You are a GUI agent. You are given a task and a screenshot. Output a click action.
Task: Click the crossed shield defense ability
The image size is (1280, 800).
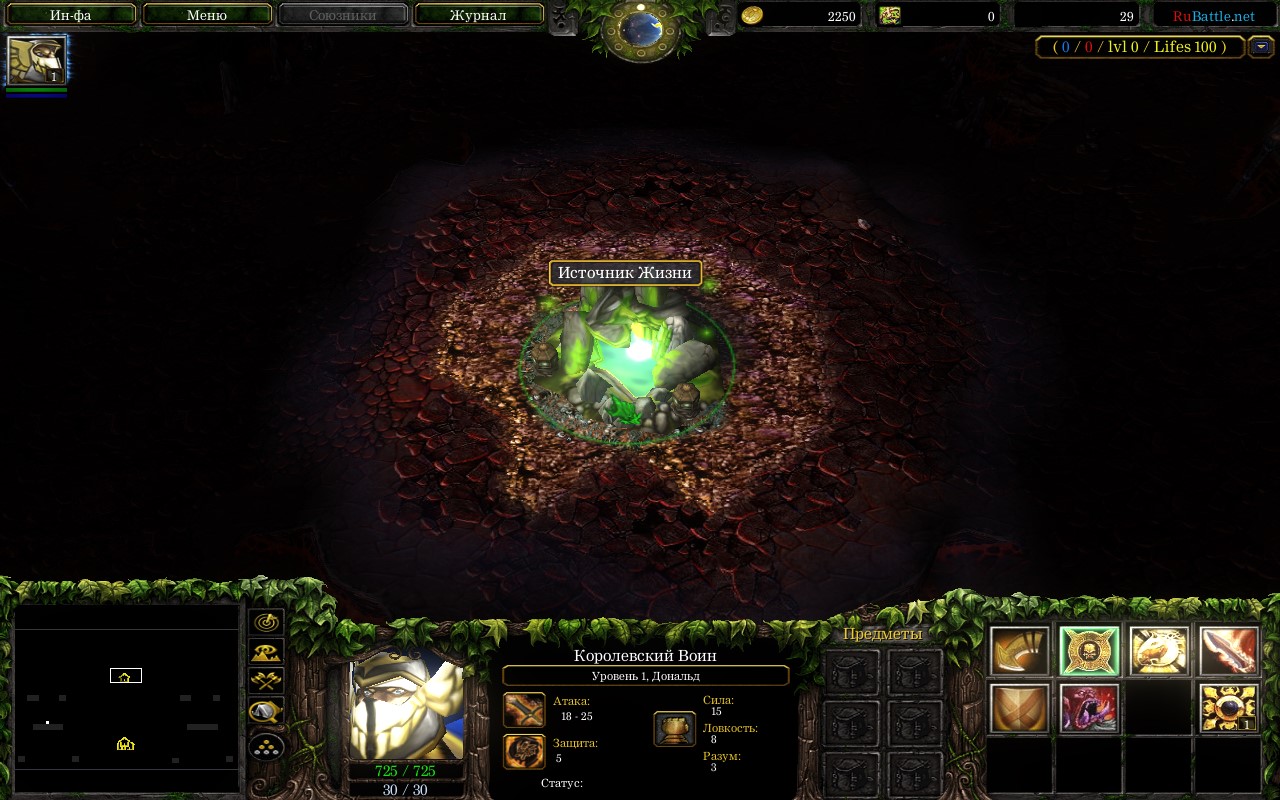point(1018,710)
